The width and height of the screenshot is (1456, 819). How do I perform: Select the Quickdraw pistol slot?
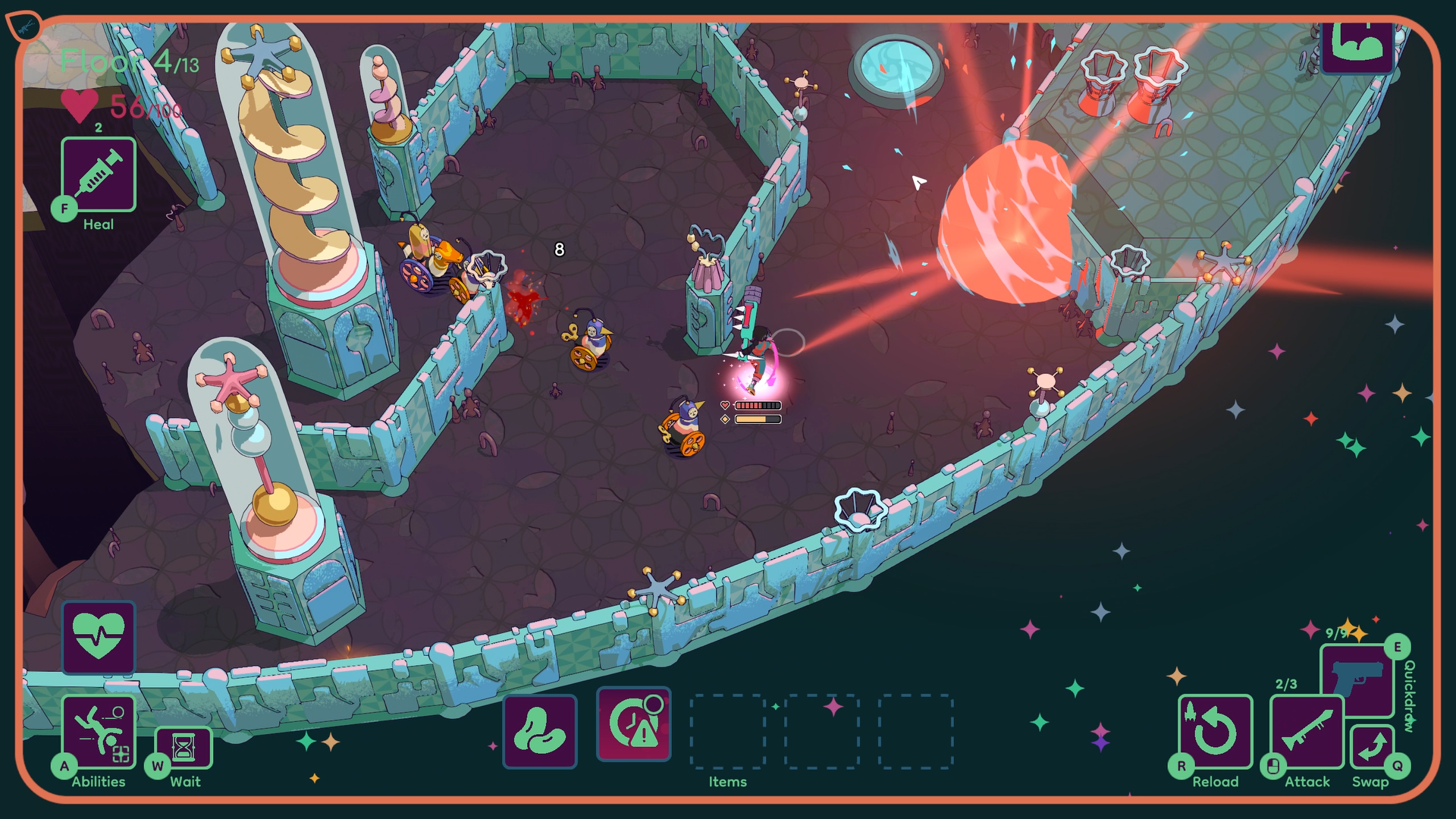point(1357,677)
